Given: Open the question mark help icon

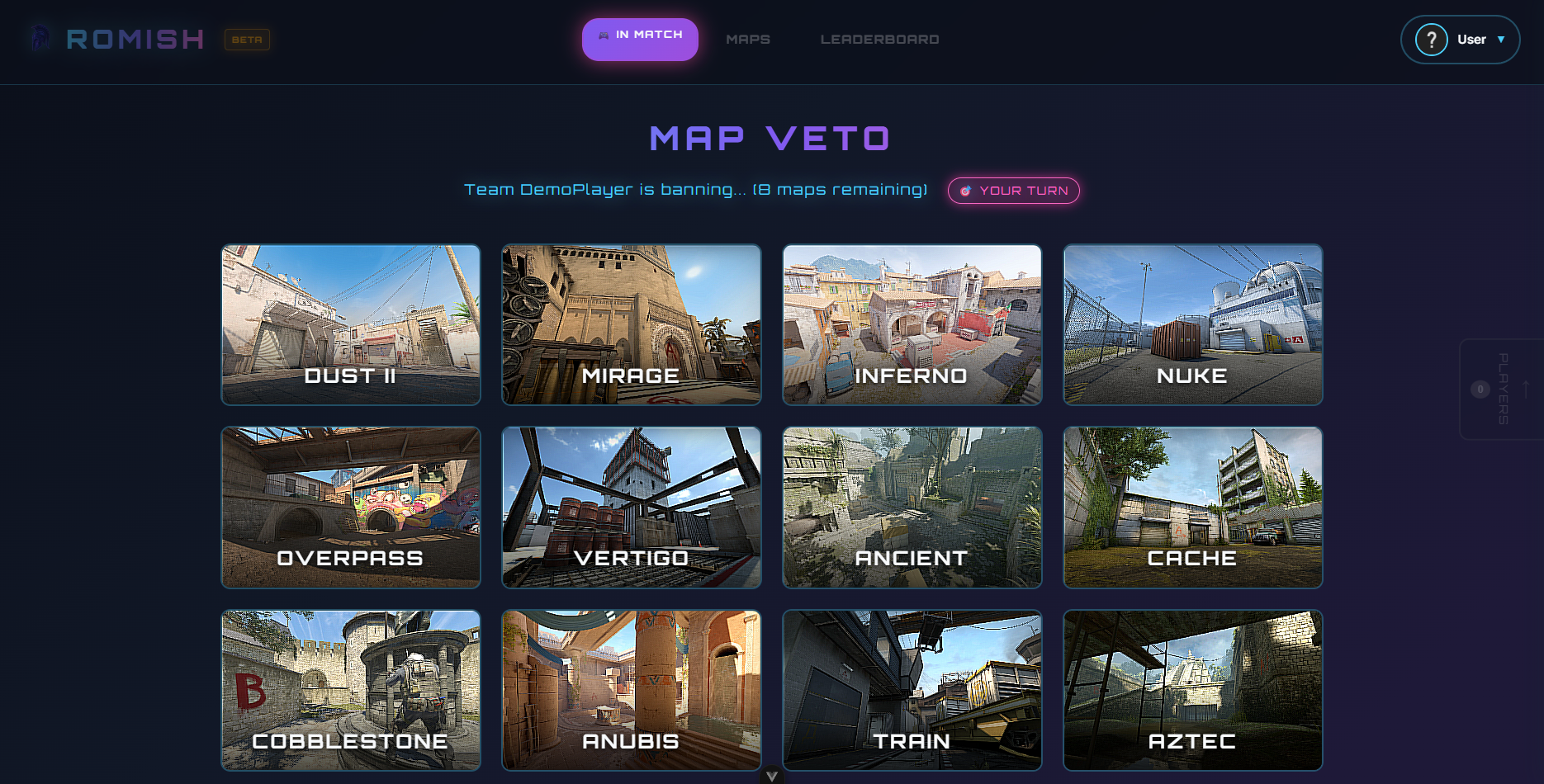Looking at the screenshot, I should [x=1430, y=39].
